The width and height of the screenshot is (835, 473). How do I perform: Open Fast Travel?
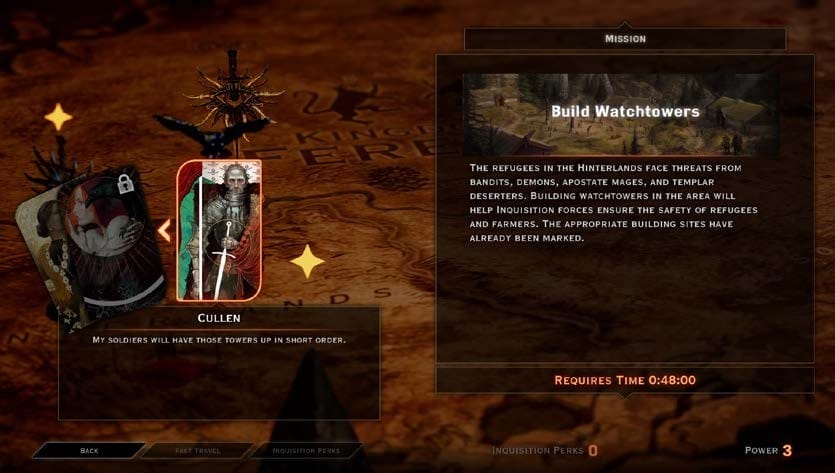[x=195, y=451]
